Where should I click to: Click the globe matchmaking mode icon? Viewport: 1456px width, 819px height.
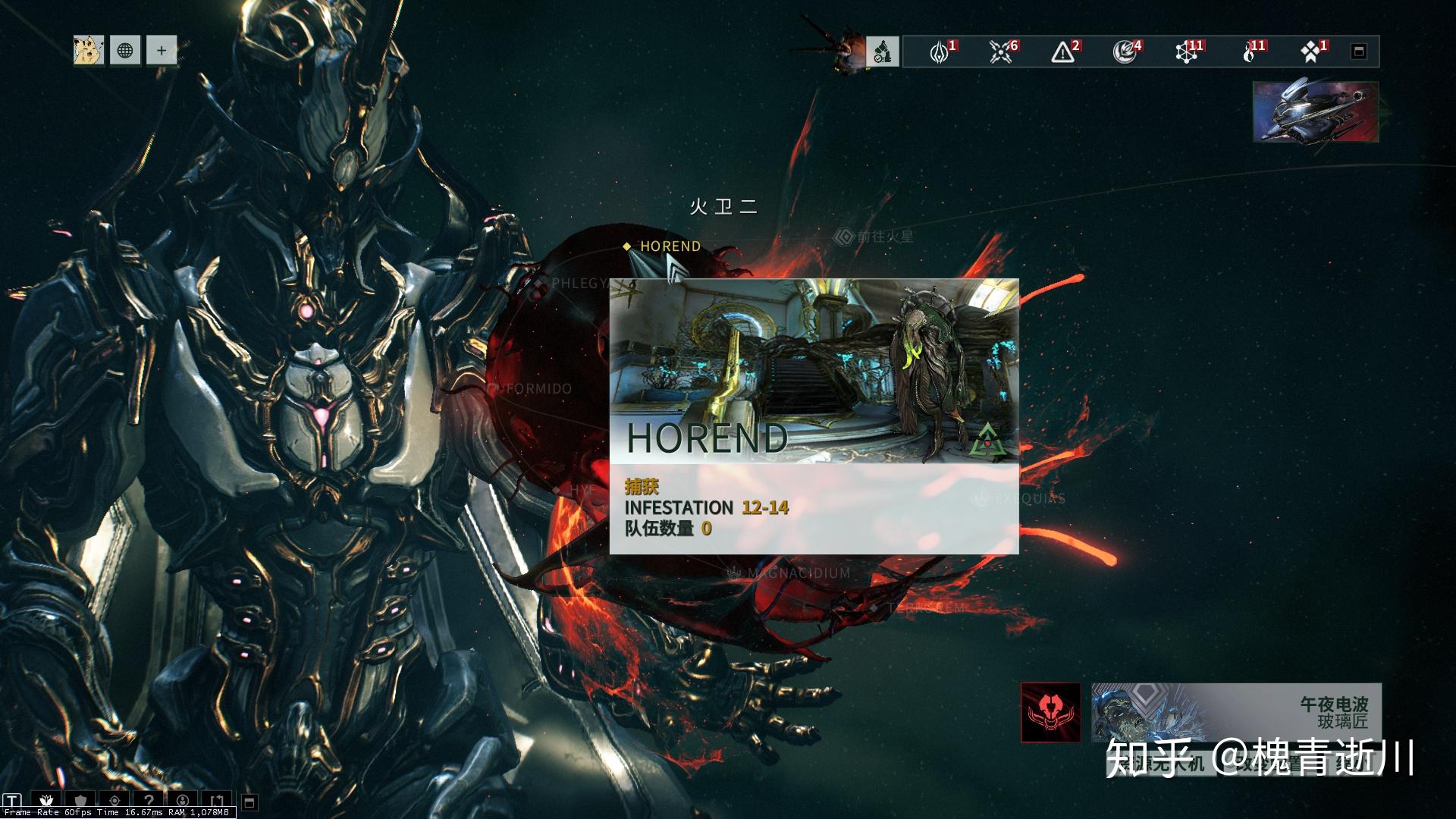pos(125,51)
